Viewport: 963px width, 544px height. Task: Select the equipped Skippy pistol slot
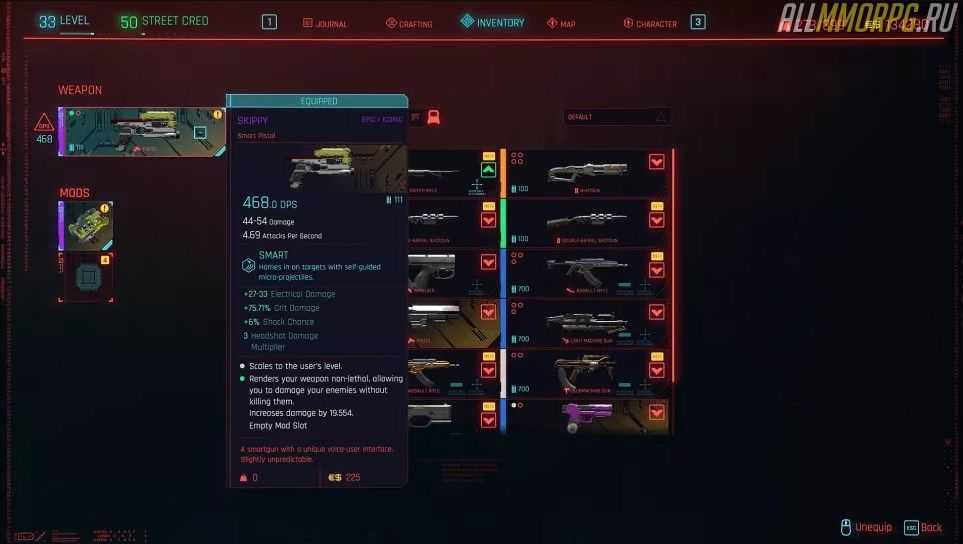142,132
